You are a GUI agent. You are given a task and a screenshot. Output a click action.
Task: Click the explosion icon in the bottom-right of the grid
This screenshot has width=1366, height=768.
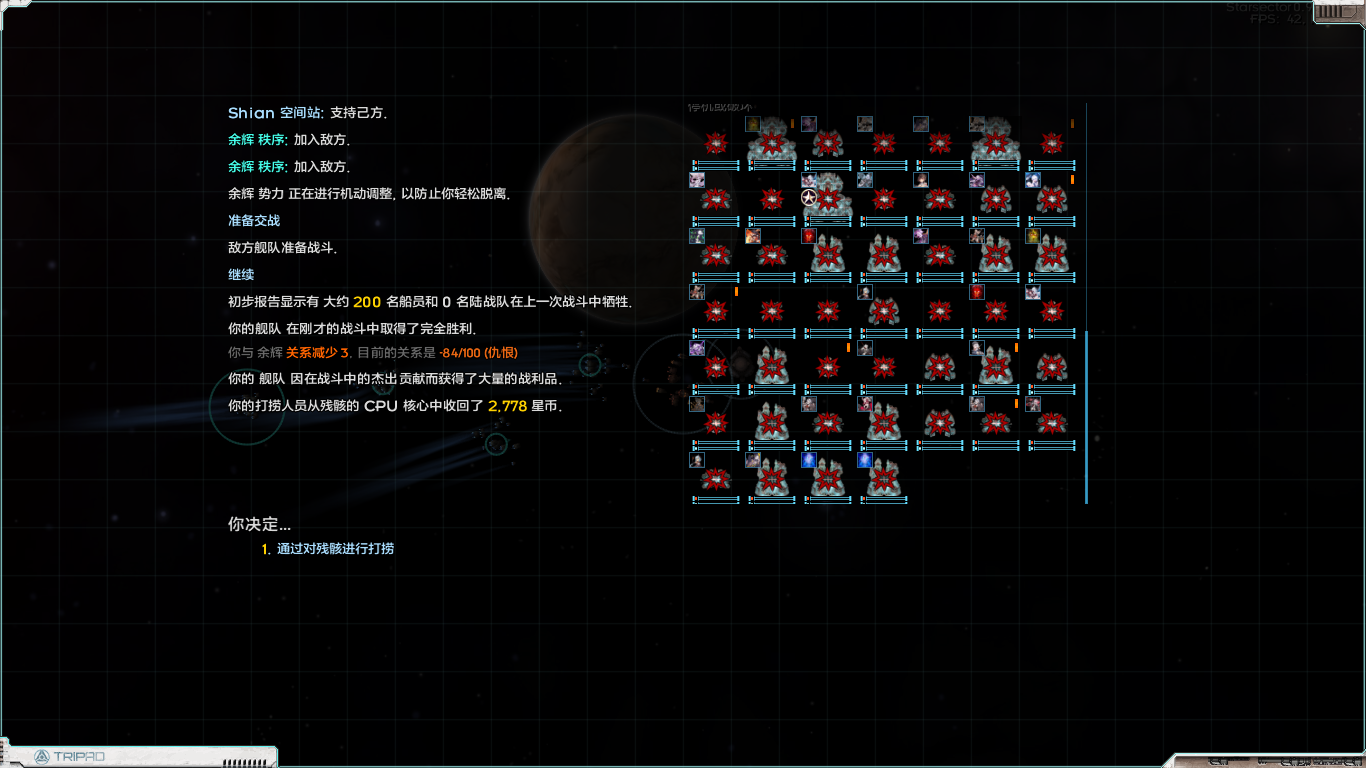coord(1052,424)
